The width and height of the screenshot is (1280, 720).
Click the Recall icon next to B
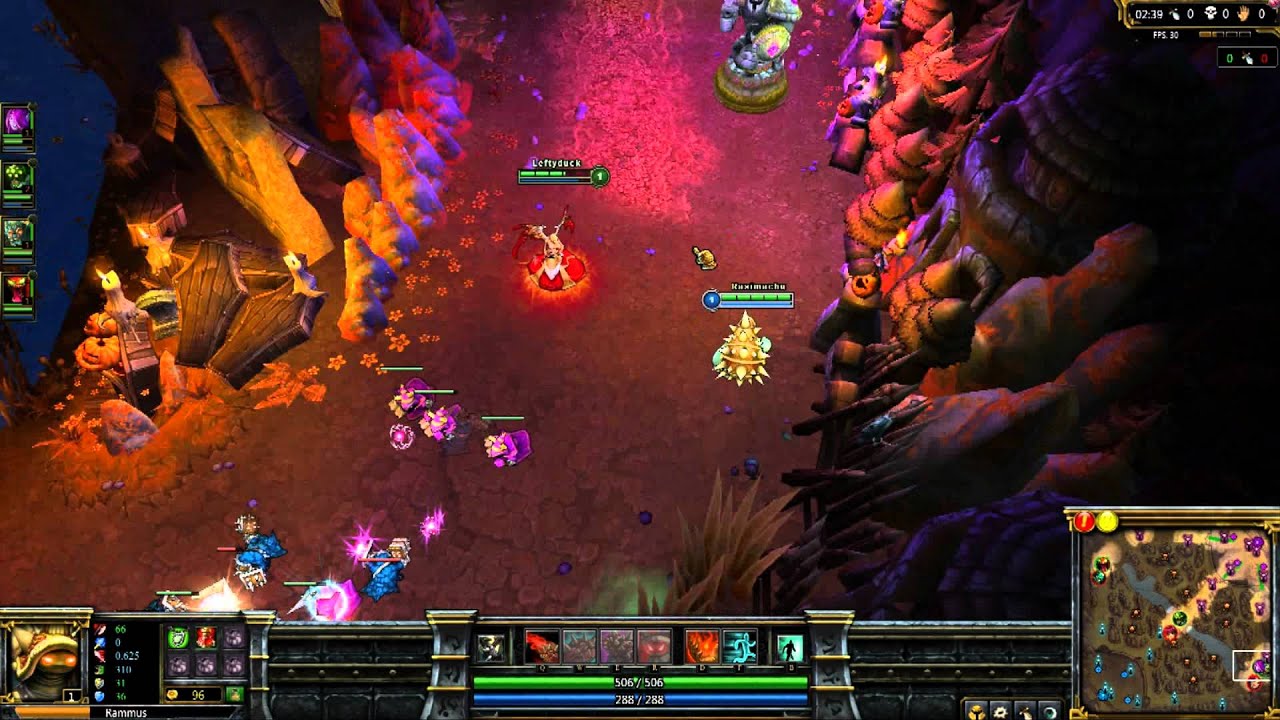click(789, 648)
